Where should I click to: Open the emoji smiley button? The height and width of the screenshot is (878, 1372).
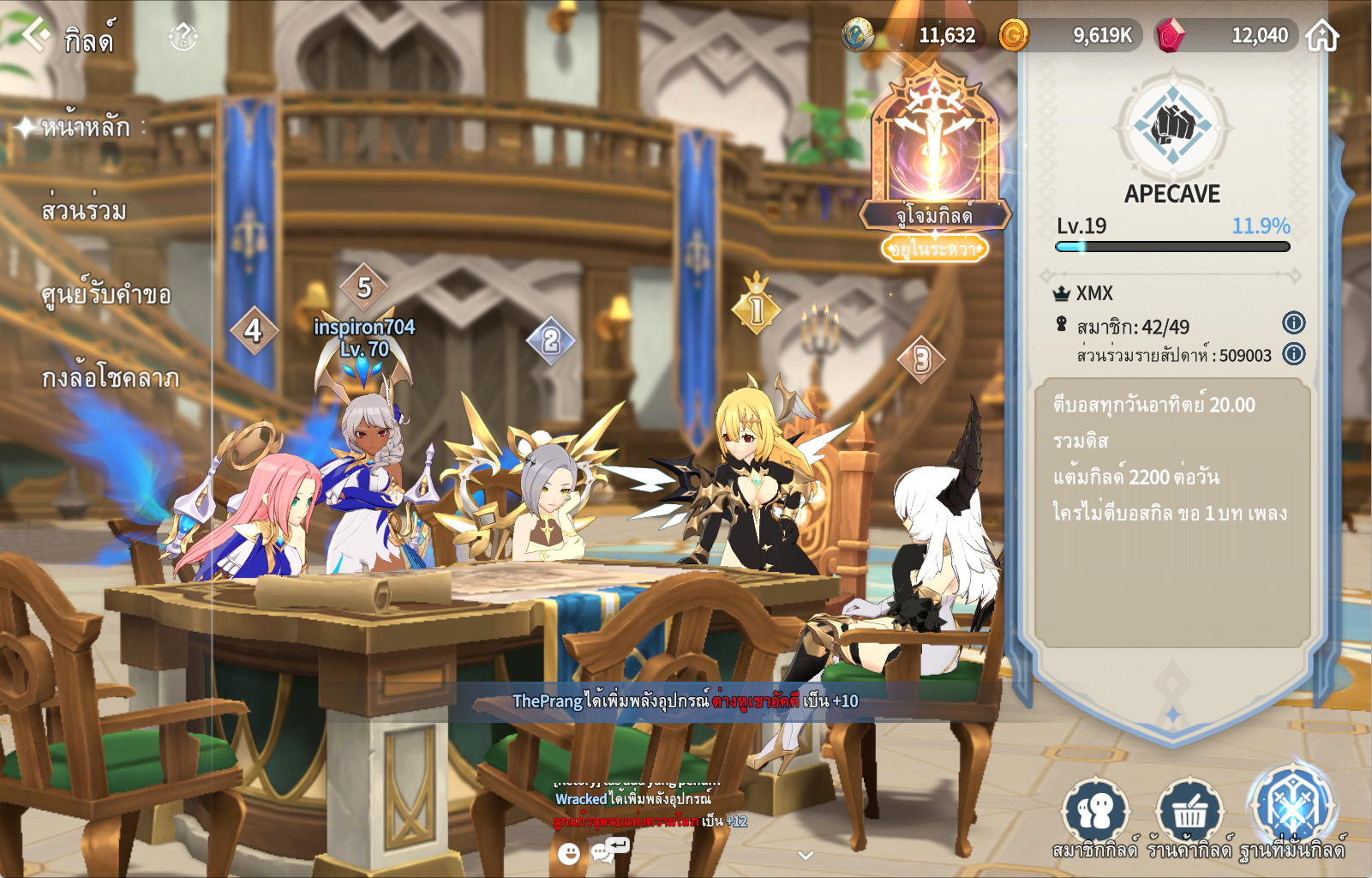coord(569,853)
